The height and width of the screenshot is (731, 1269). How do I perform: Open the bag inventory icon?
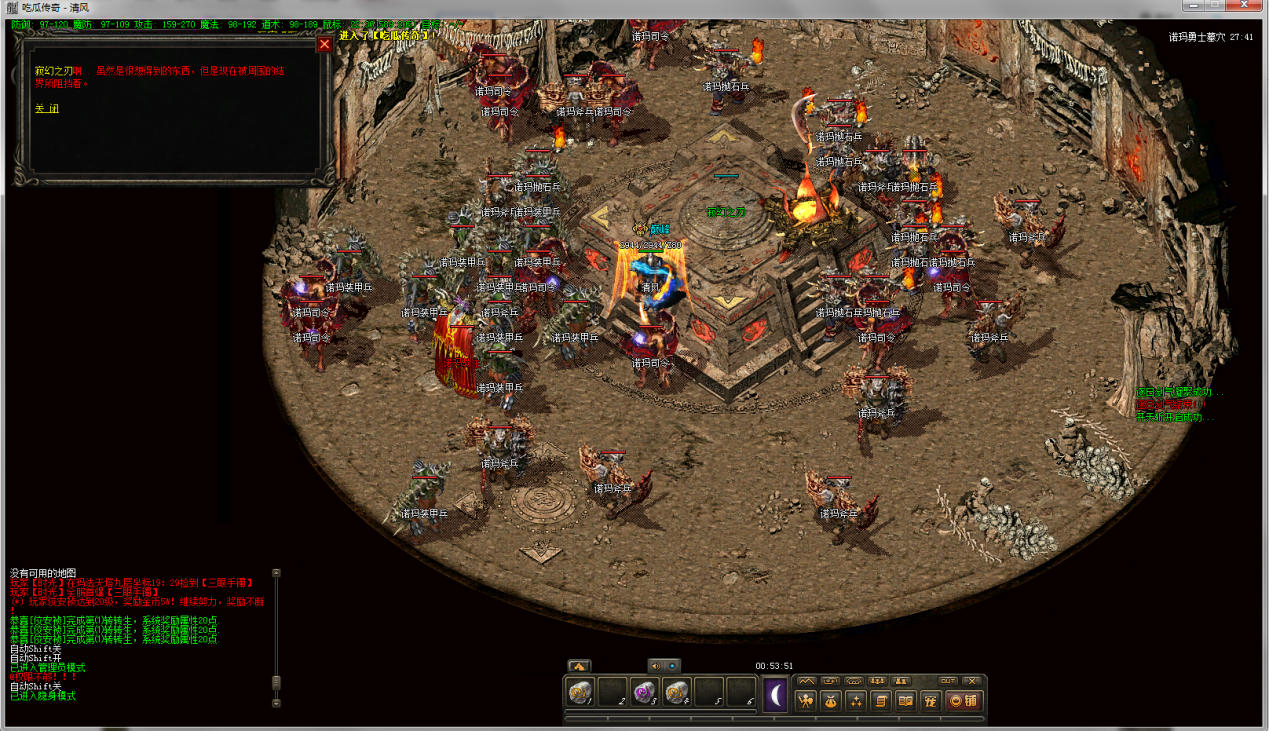click(831, 701)
